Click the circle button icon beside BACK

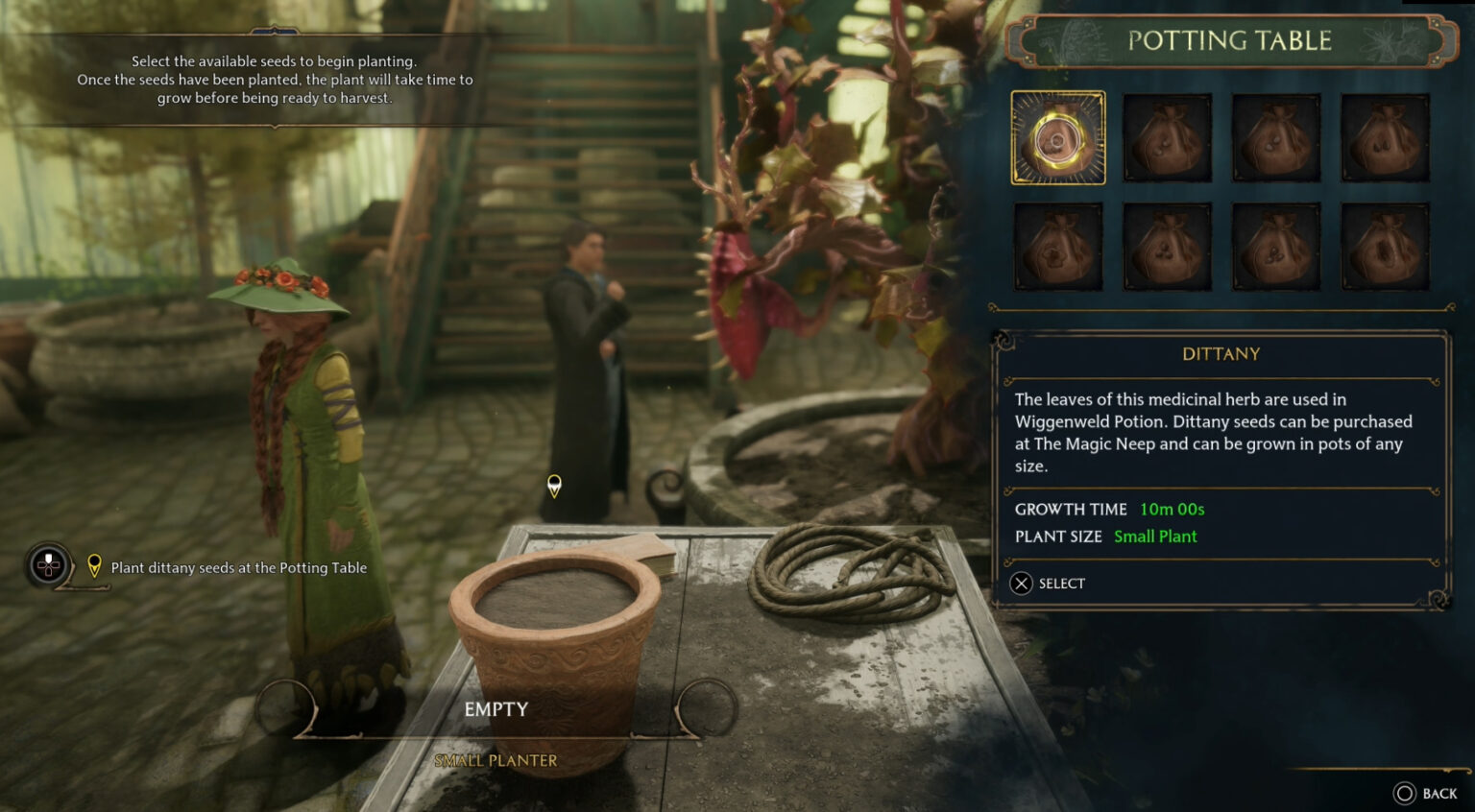point(1405,793)
